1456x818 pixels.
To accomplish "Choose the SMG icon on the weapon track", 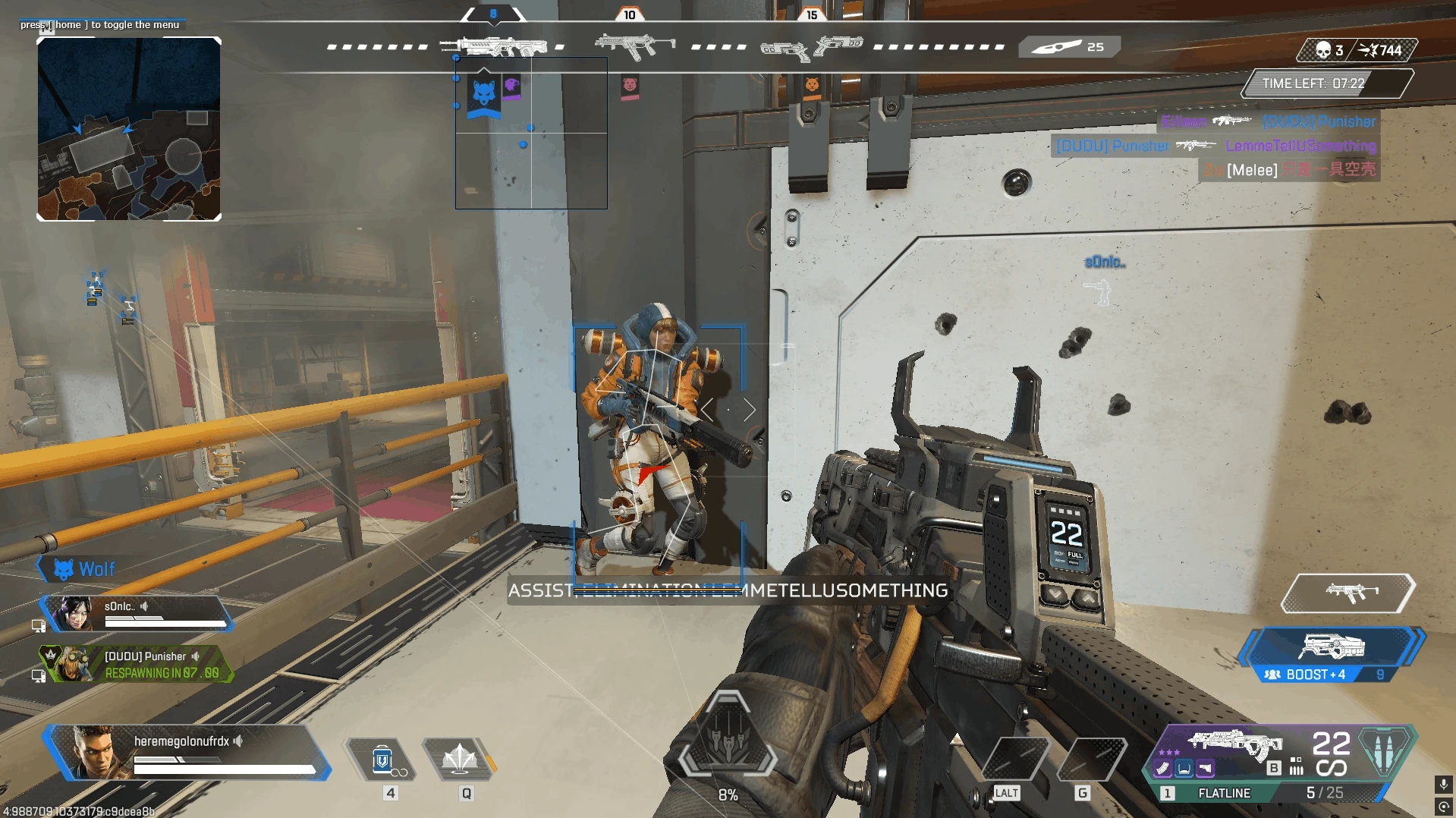I will pos(634,47).
